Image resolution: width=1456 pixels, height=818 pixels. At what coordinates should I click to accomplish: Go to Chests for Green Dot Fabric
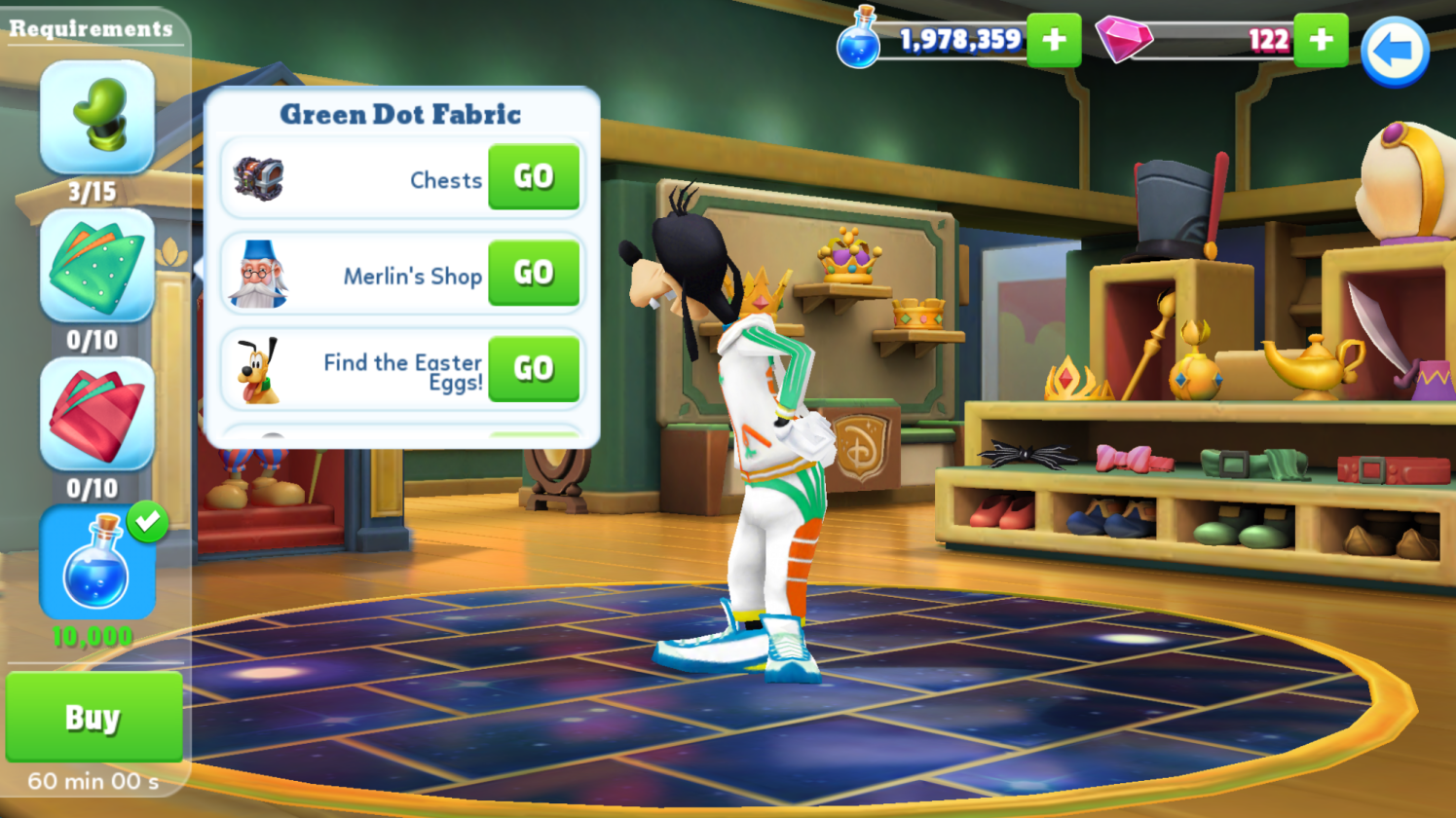[x=533, y=177]
